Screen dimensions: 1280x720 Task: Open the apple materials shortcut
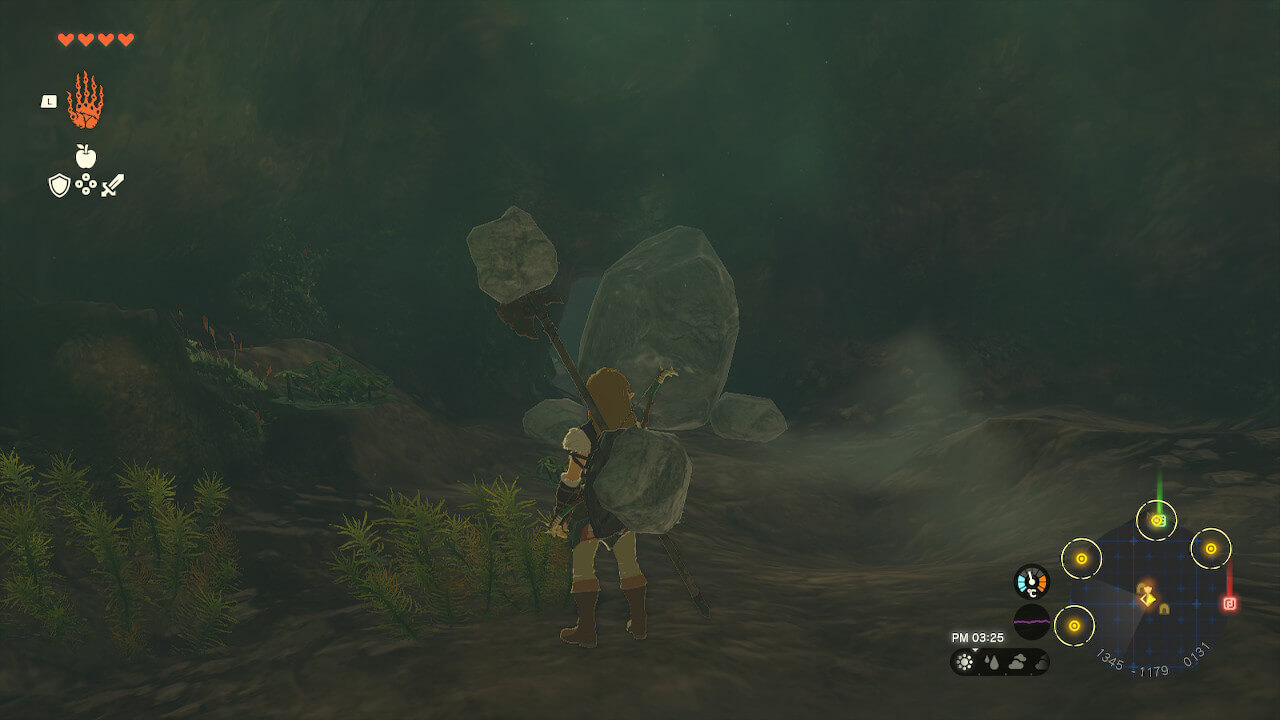[86, 156]
